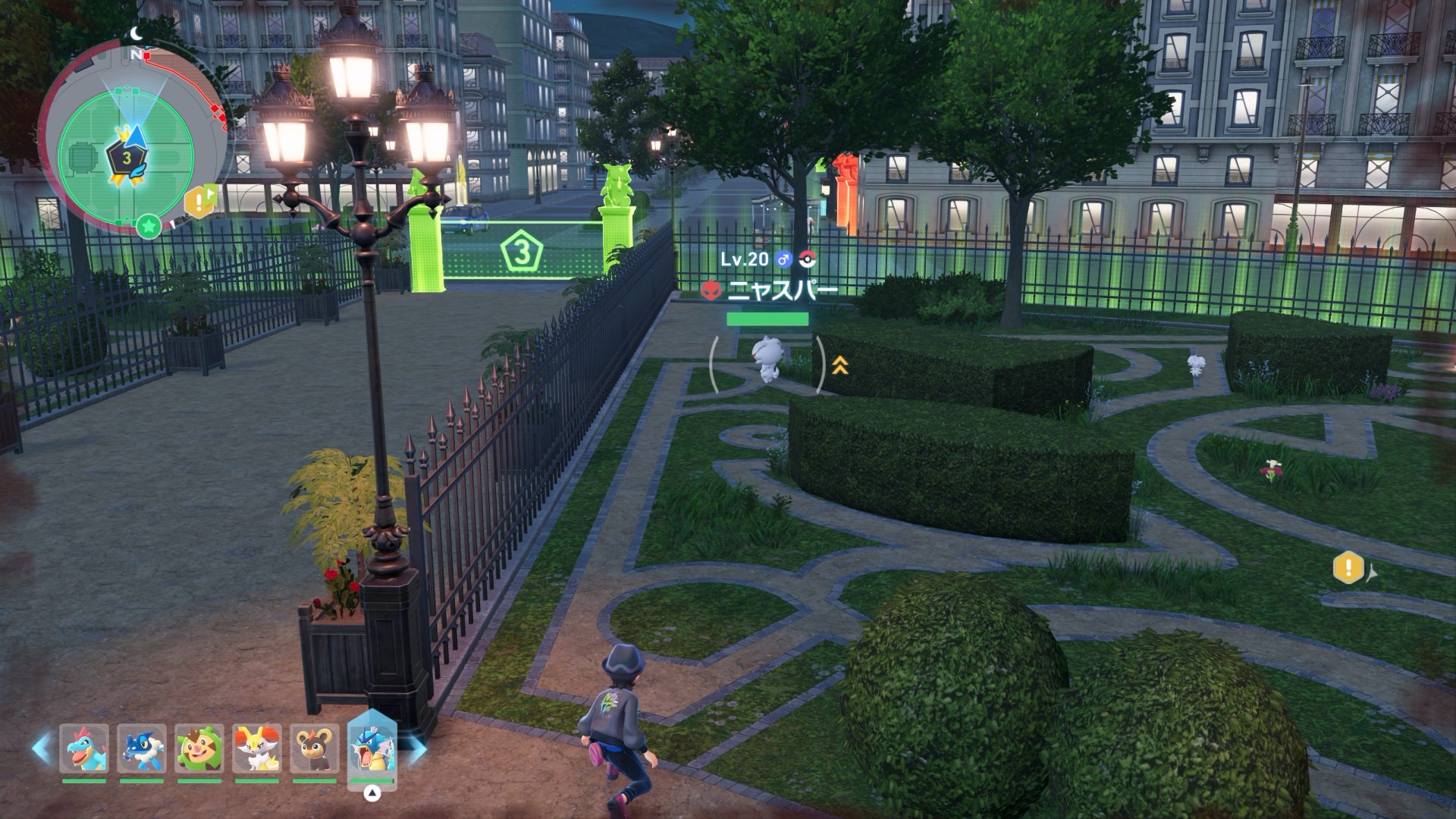Click the yellow exclamation quest marker in garden
The image size is (1456, 819).
[x=1348, y=567]
